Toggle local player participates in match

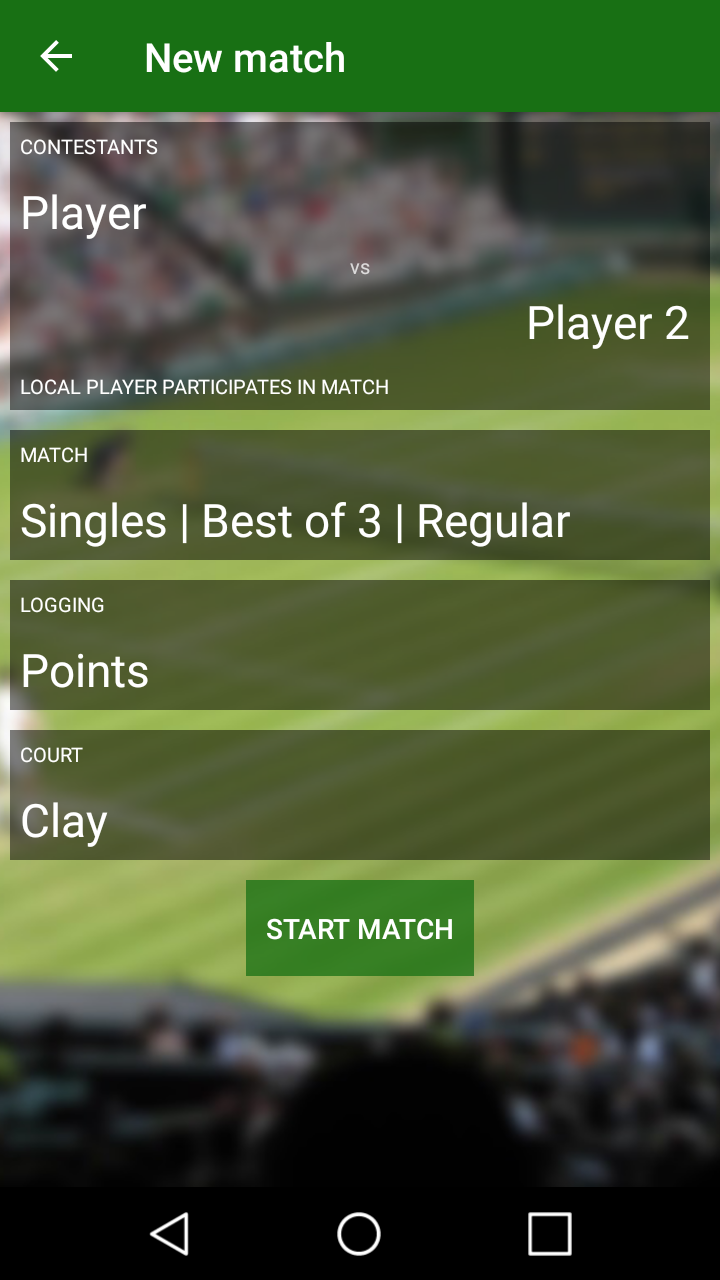[x=205, y=387]
